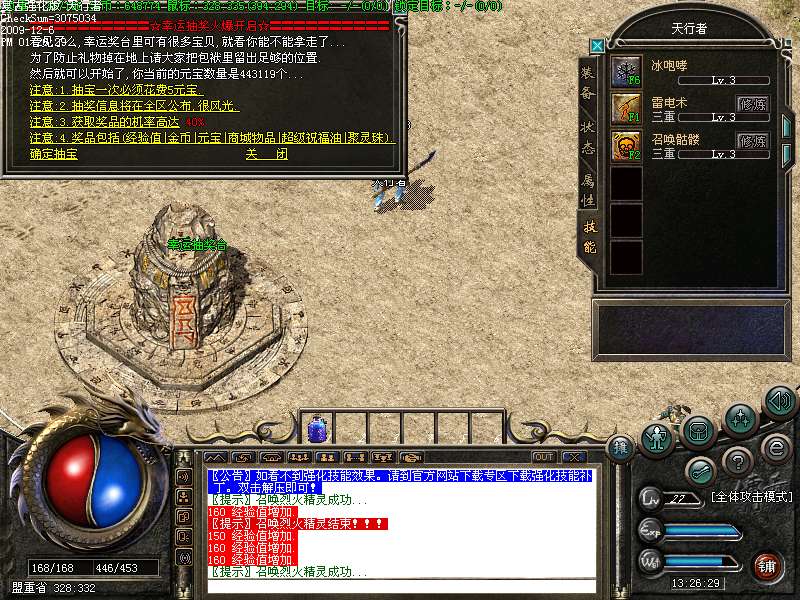Use the blue potion in the belt slot

pos(318,429)
